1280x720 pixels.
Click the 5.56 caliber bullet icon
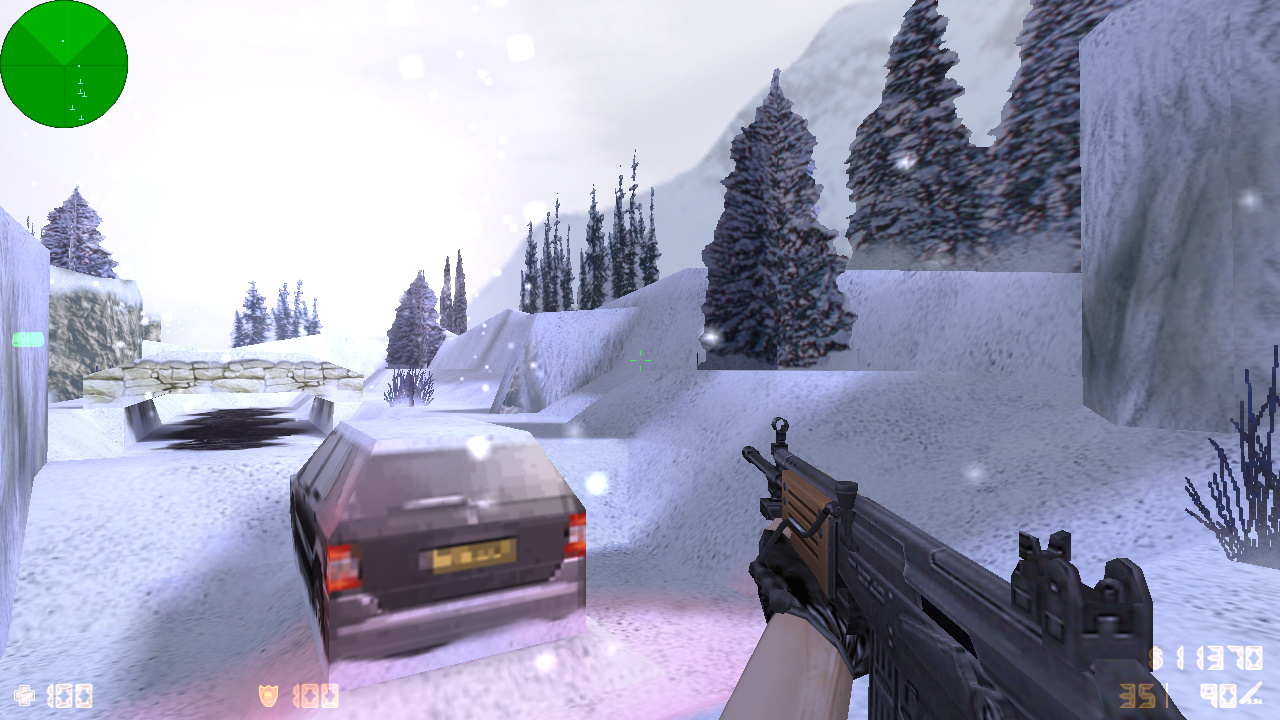coord(1253,692)
